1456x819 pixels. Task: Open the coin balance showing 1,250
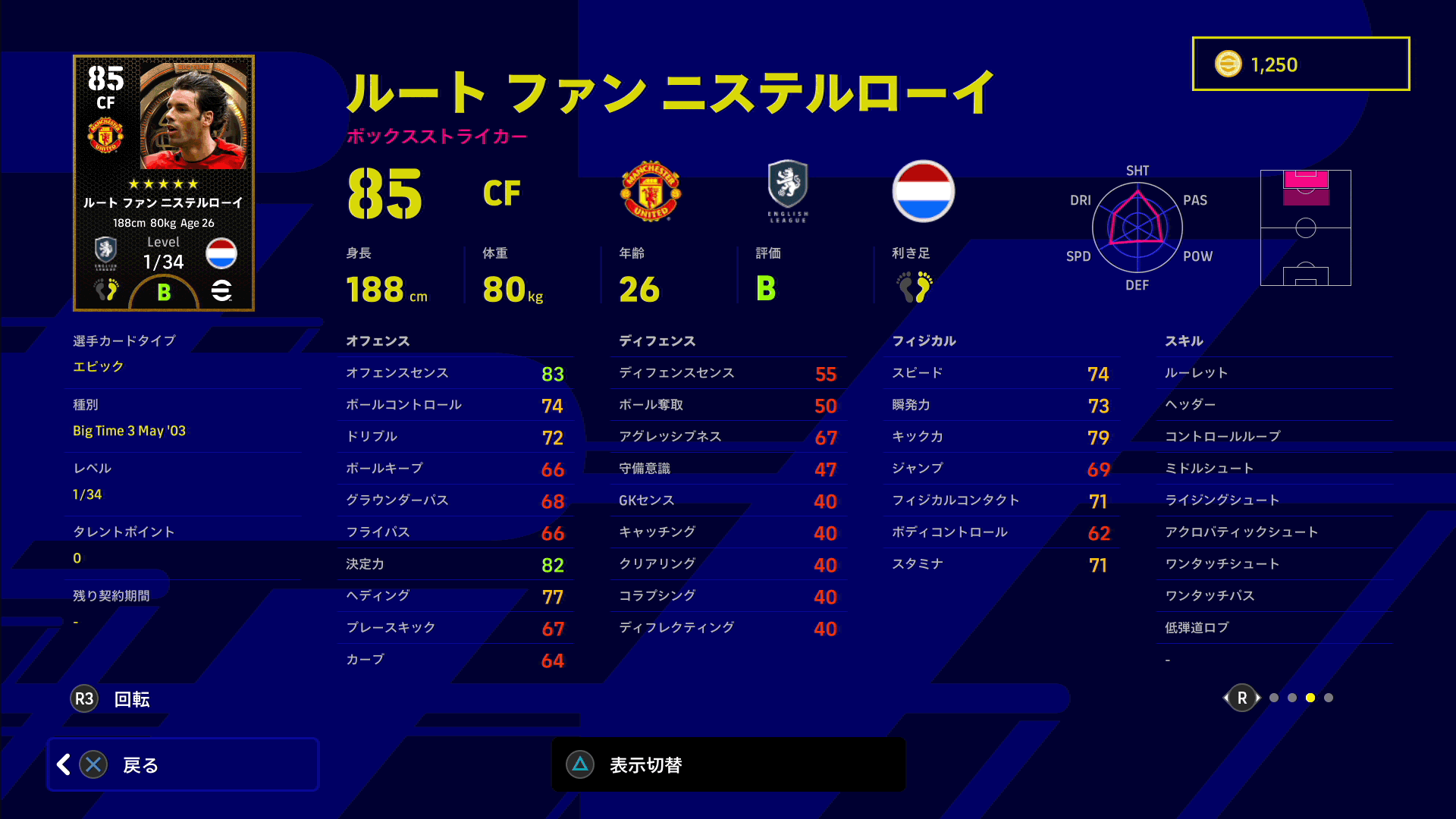coord(1301,64)
